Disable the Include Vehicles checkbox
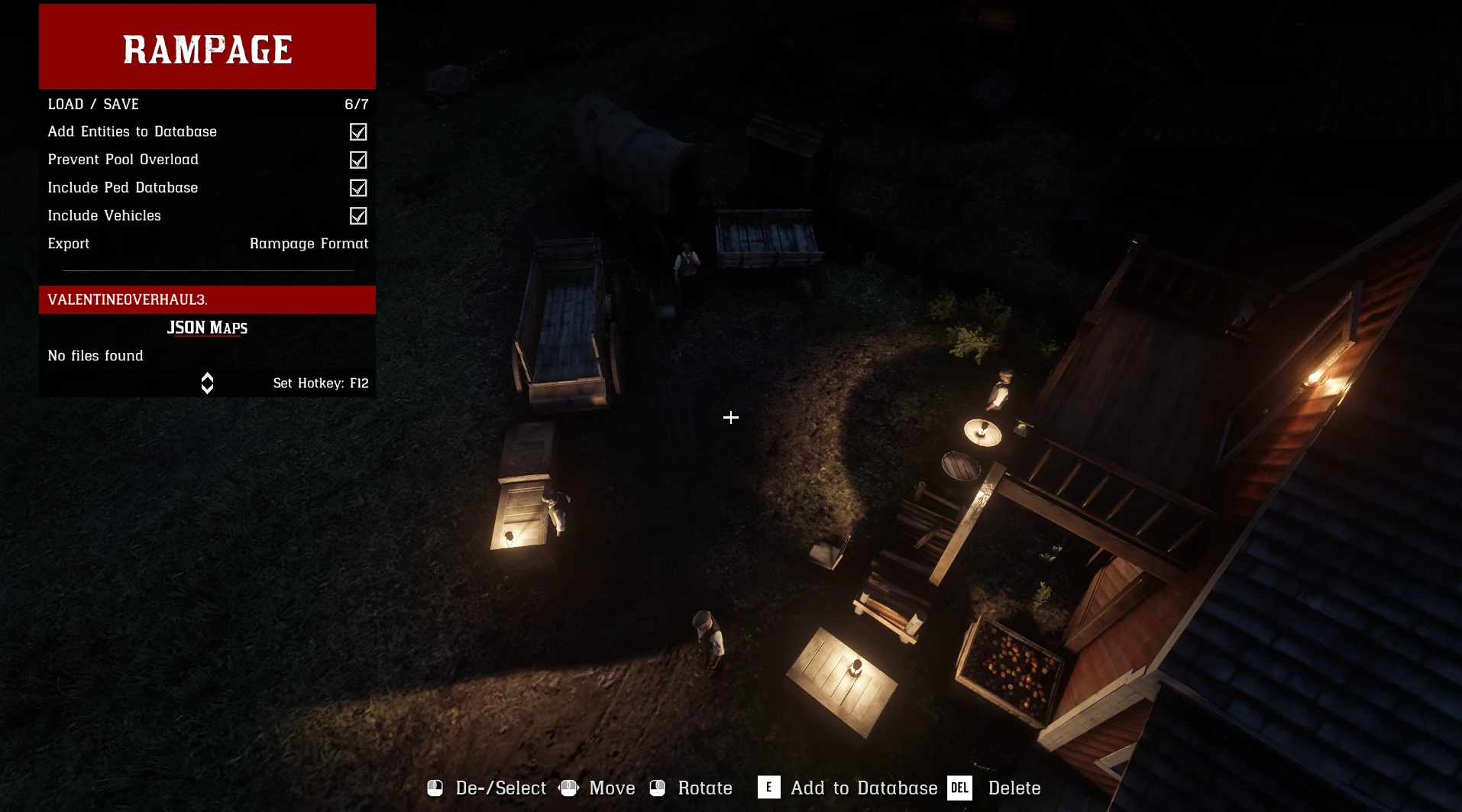Image resolution: width=1462 pixels, height=812 pixels. (358, 216)
